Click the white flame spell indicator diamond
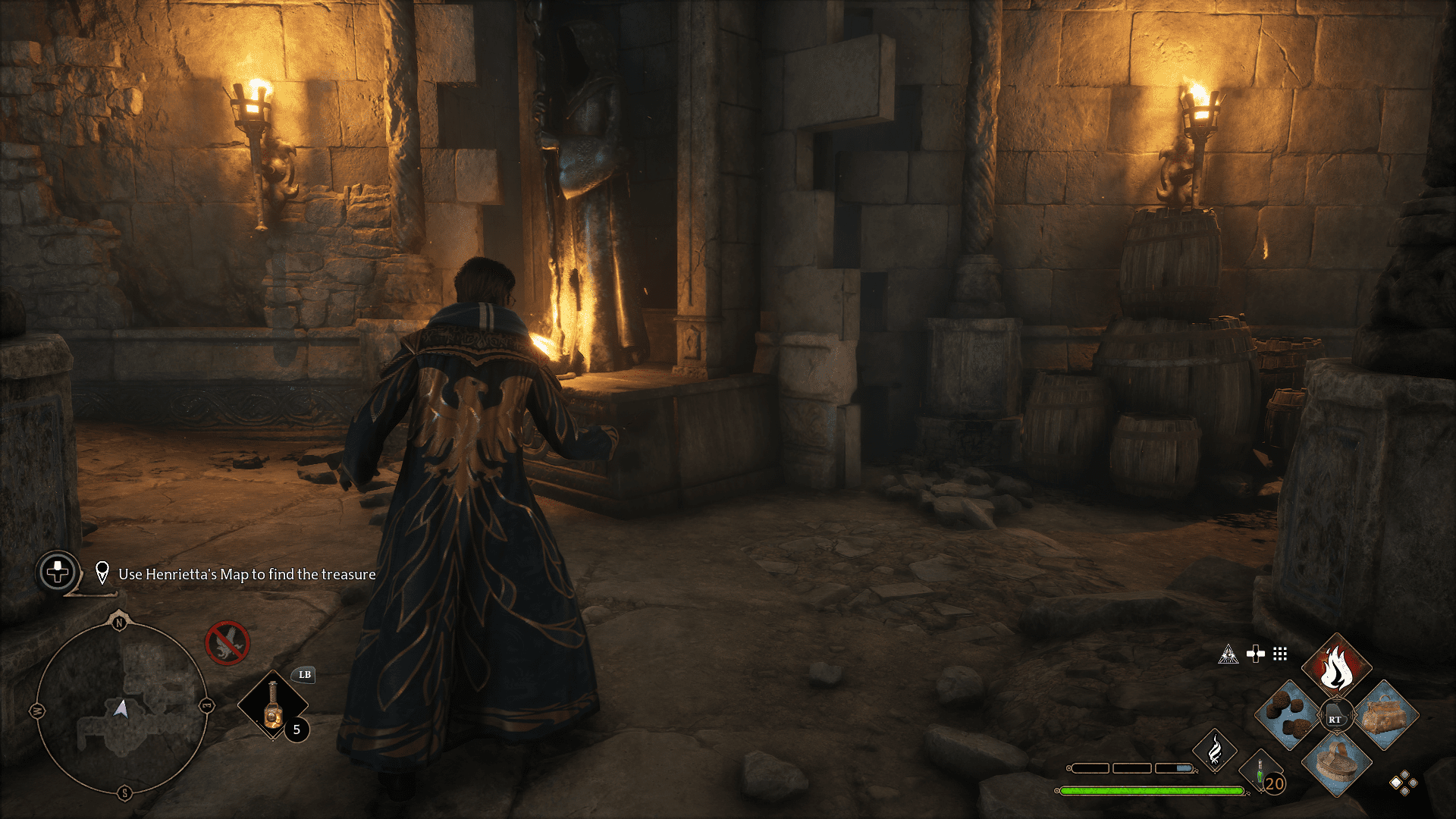The image size is (1456, 819). (x=1216, y=750)
